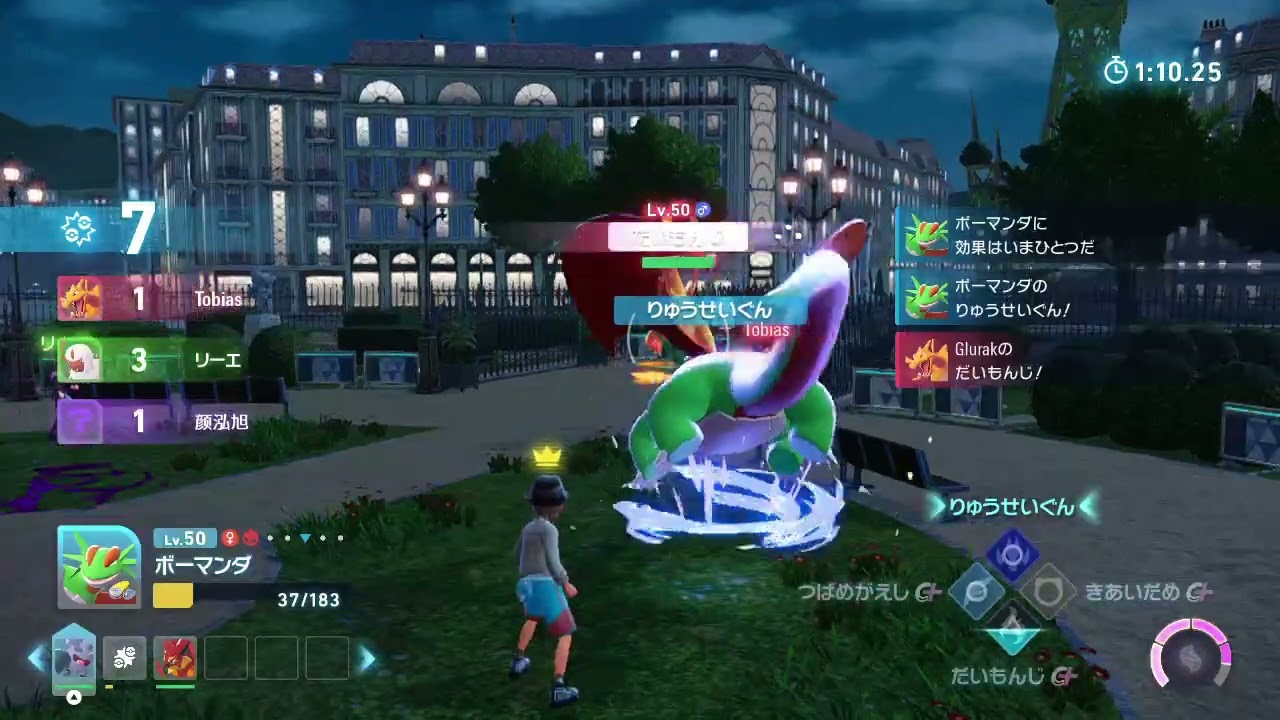1280x720 pixels.
Task: Use the きあいだめ move icon
Action: [1047, 591]
